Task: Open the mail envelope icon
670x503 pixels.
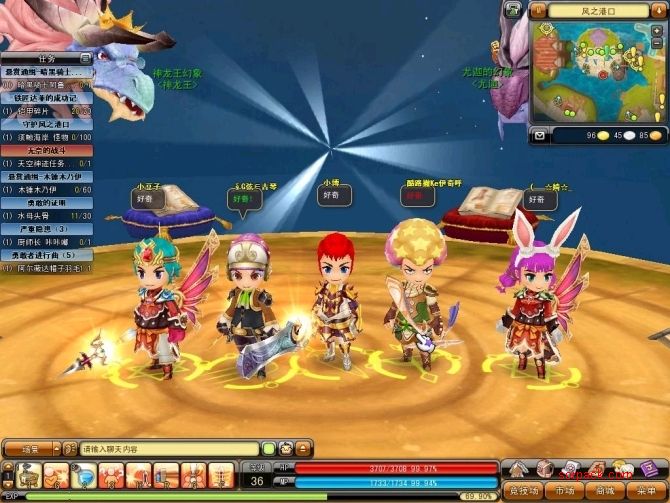Action: (x=540, y=135)
